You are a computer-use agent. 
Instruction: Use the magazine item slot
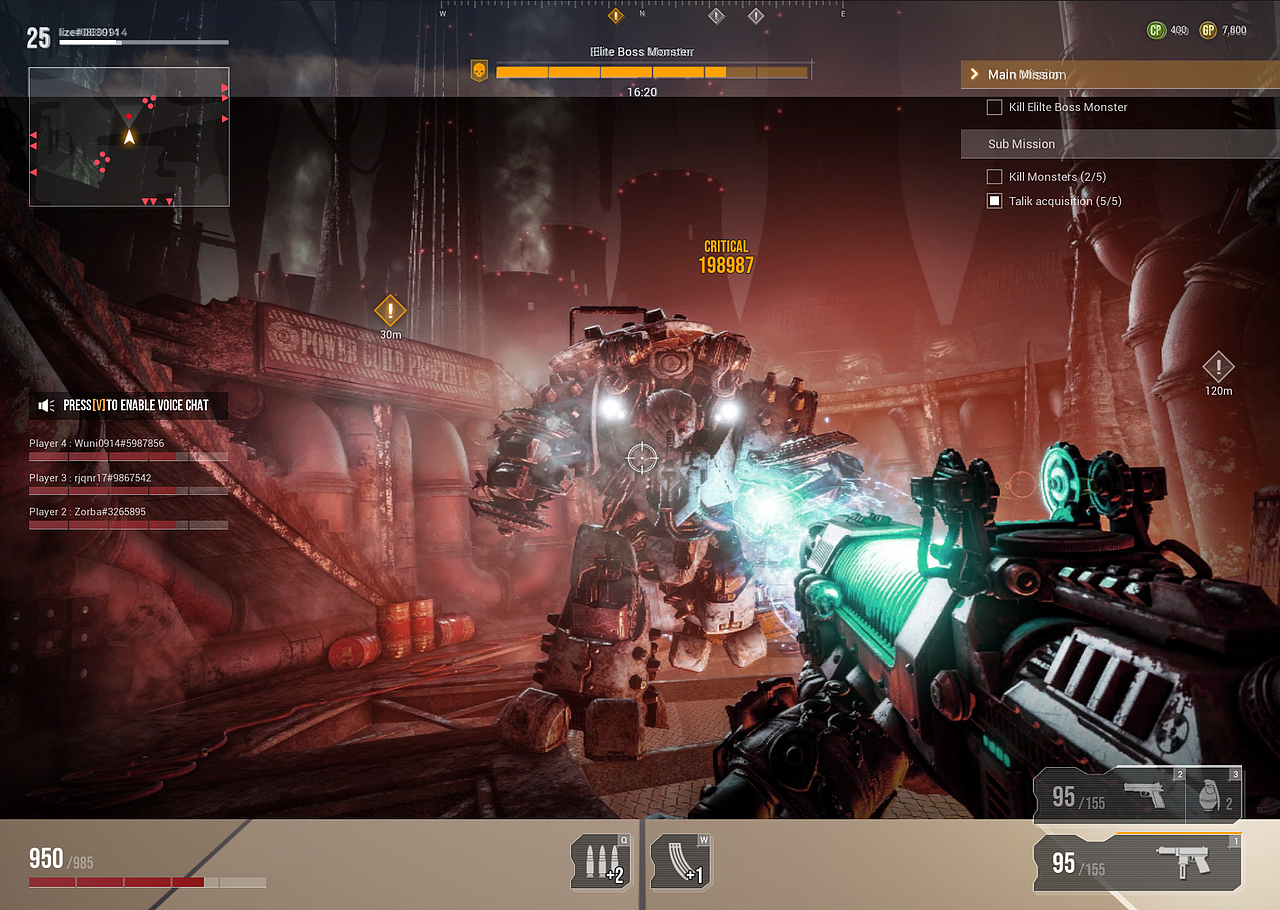click(681, 862)
